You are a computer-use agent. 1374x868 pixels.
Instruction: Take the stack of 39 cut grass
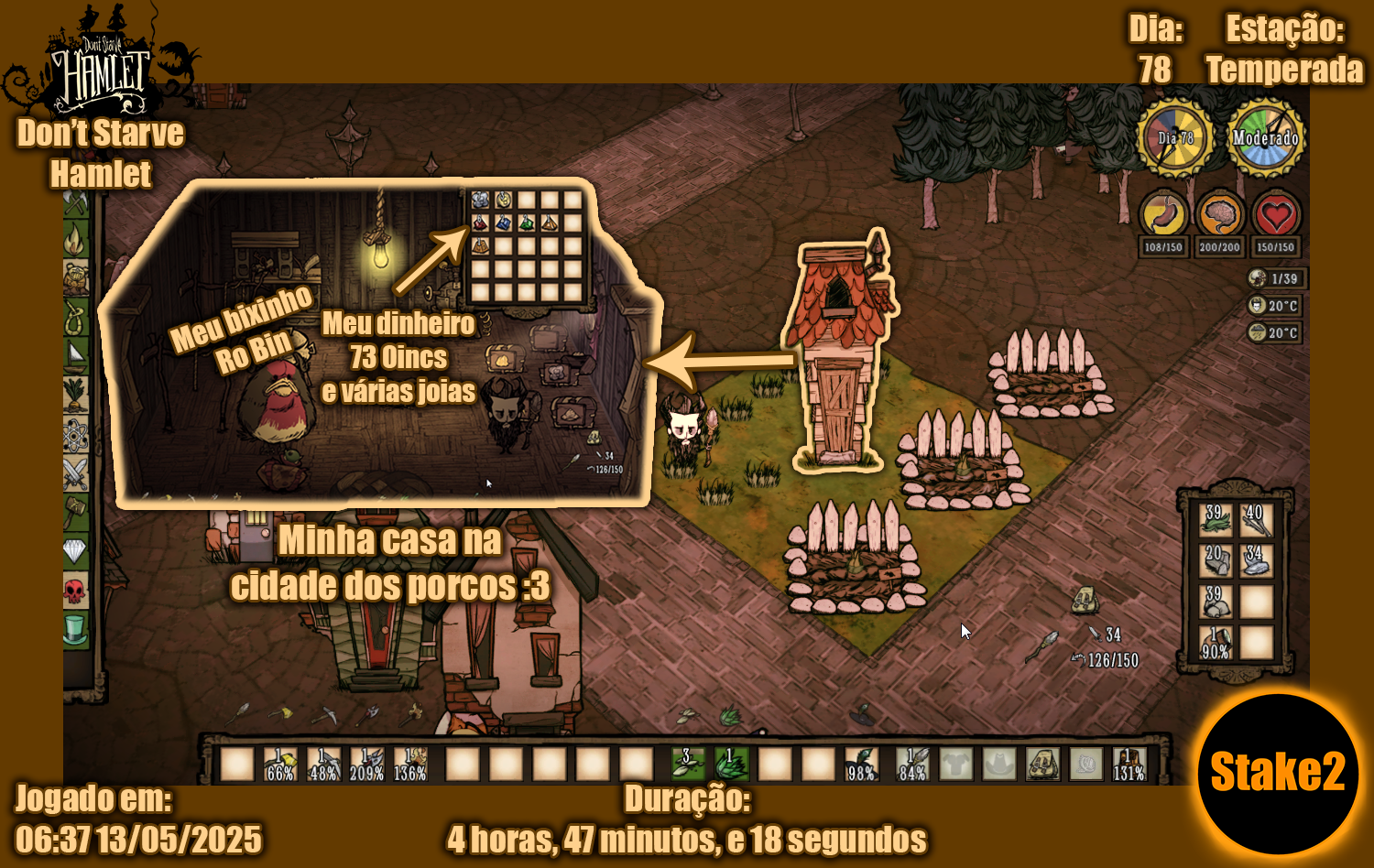point(1216,519)
